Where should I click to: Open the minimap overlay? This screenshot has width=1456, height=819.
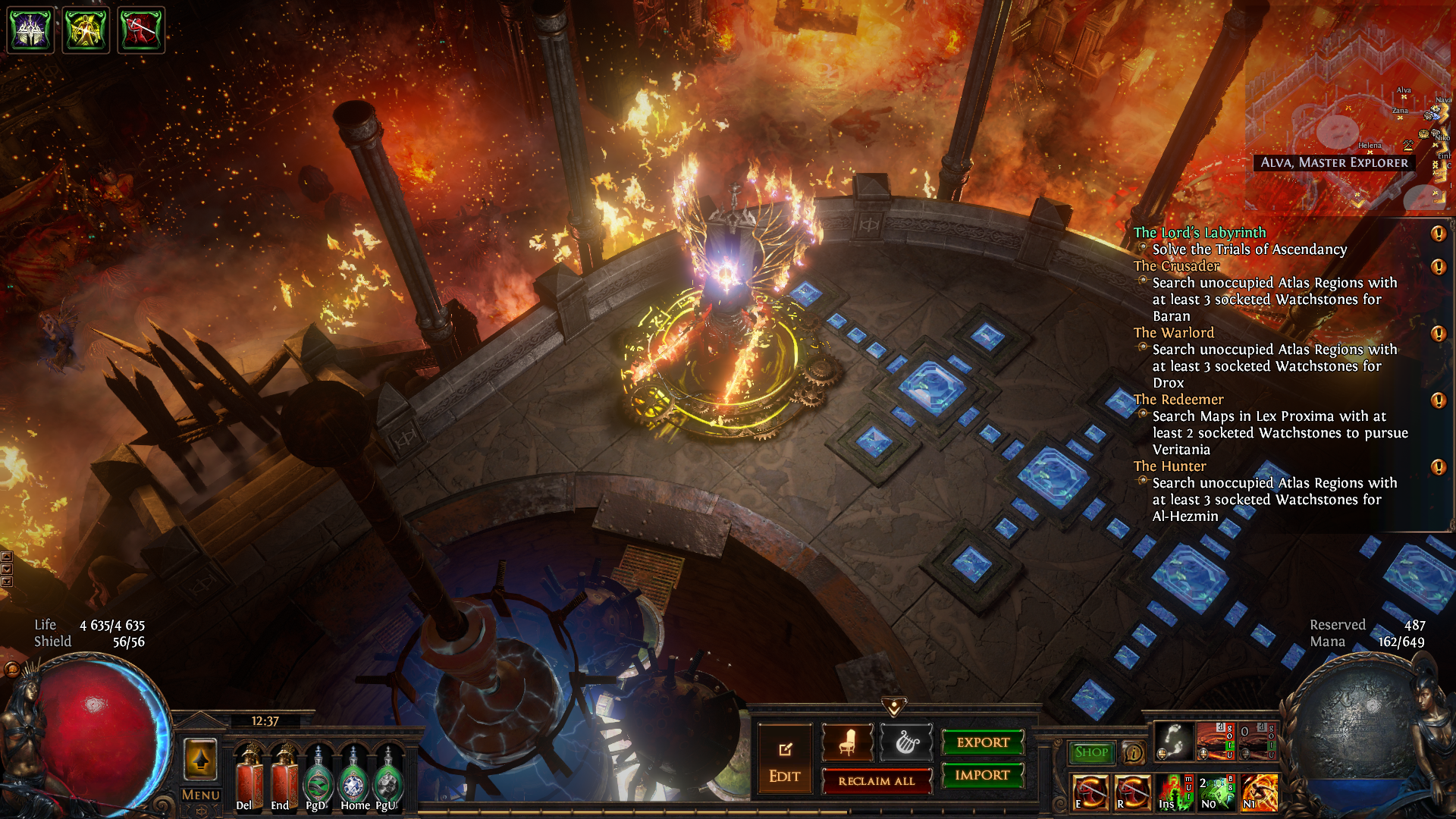tap(1350, 106)
